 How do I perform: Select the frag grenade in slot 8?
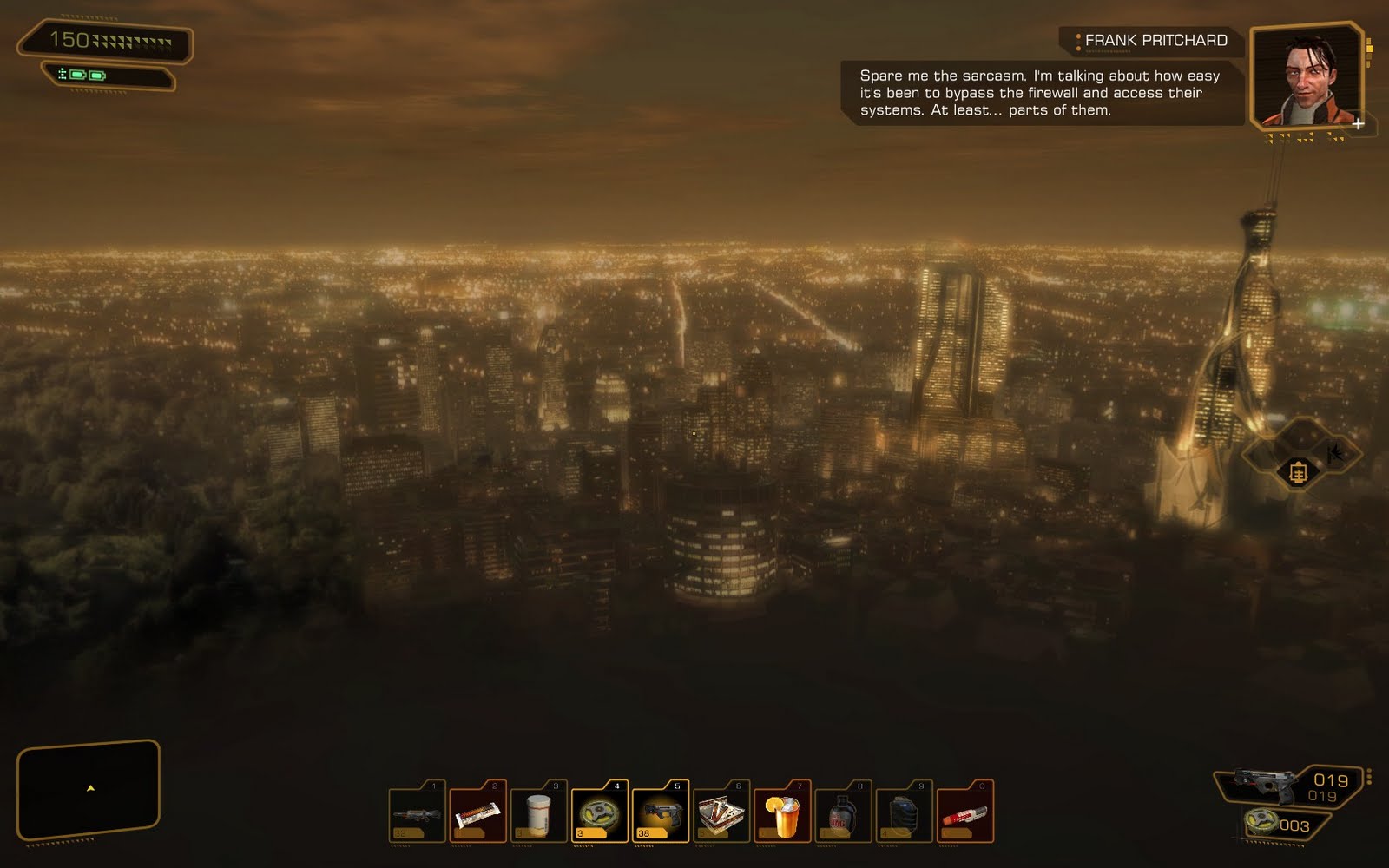point(842,813)
